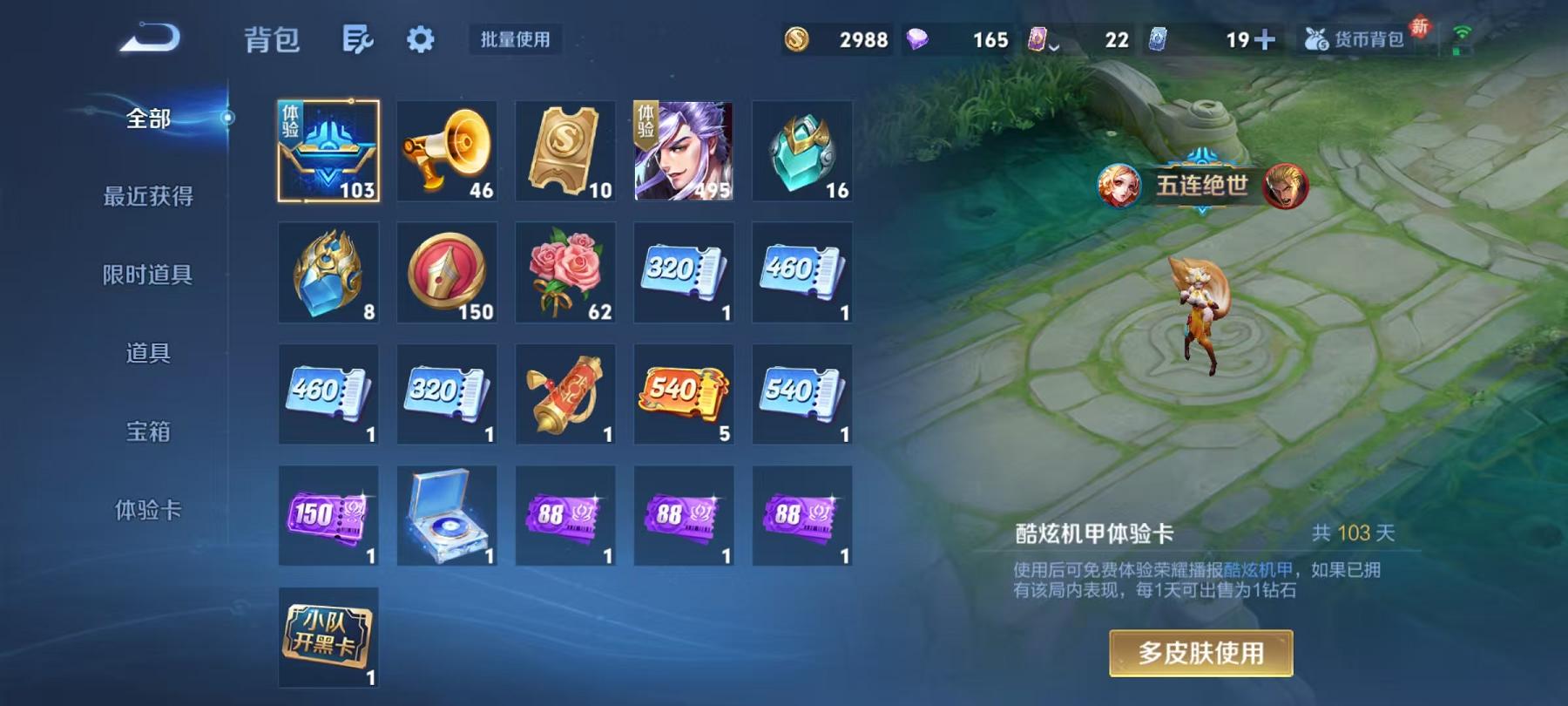This screenshot has width=1568, height=706.
Task: Switch to the 最近获得 tab
Action: [x=146, y=198]
